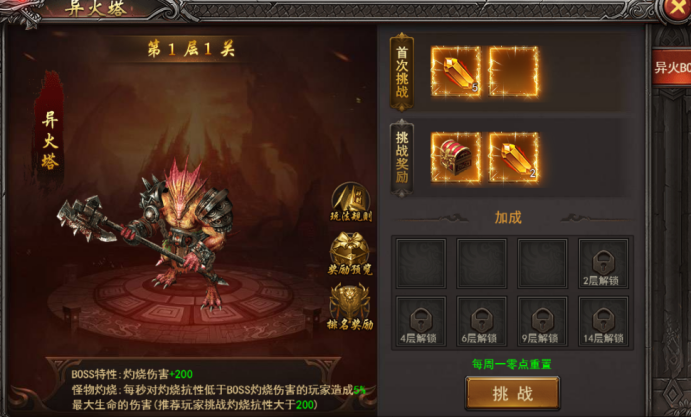The height and width of the screenshot is (418, 692).
Task: Inspect the first-challenge crystal reward slot
Action: point(455,71)
